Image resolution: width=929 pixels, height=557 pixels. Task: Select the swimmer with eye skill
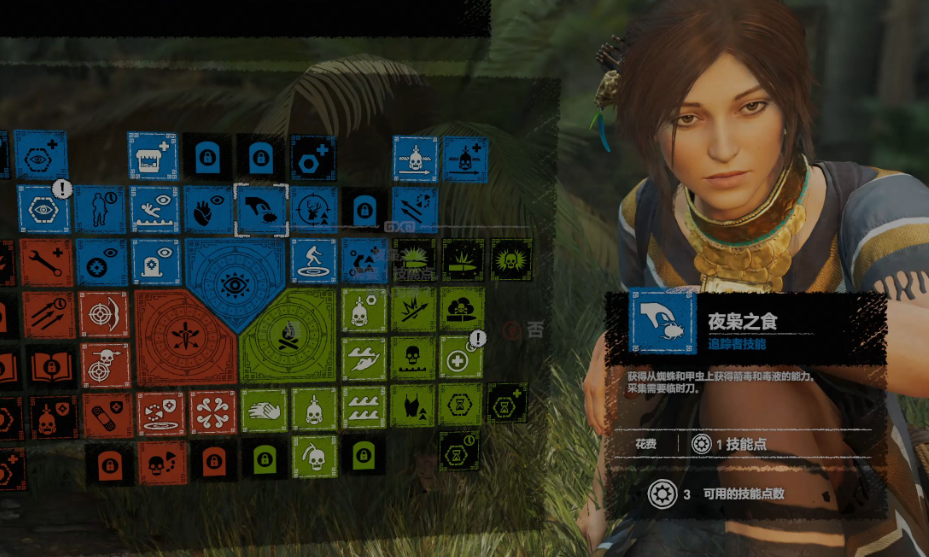(154, 209)
